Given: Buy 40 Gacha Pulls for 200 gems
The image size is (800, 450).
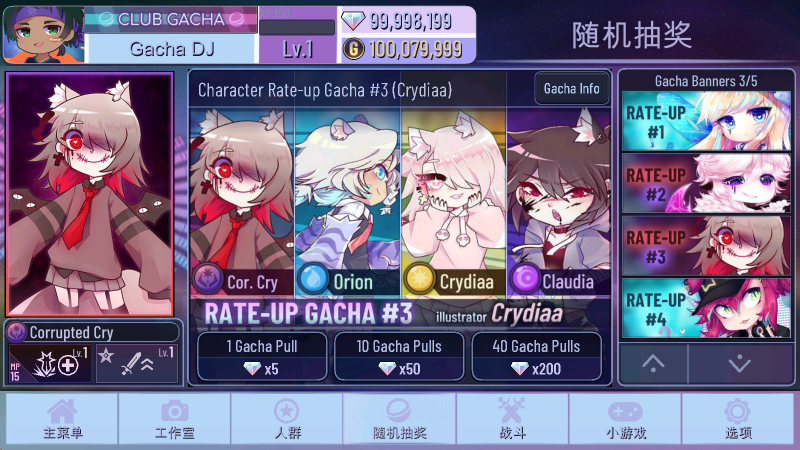Looking at the screenshot, I should (x=535, y=357).
